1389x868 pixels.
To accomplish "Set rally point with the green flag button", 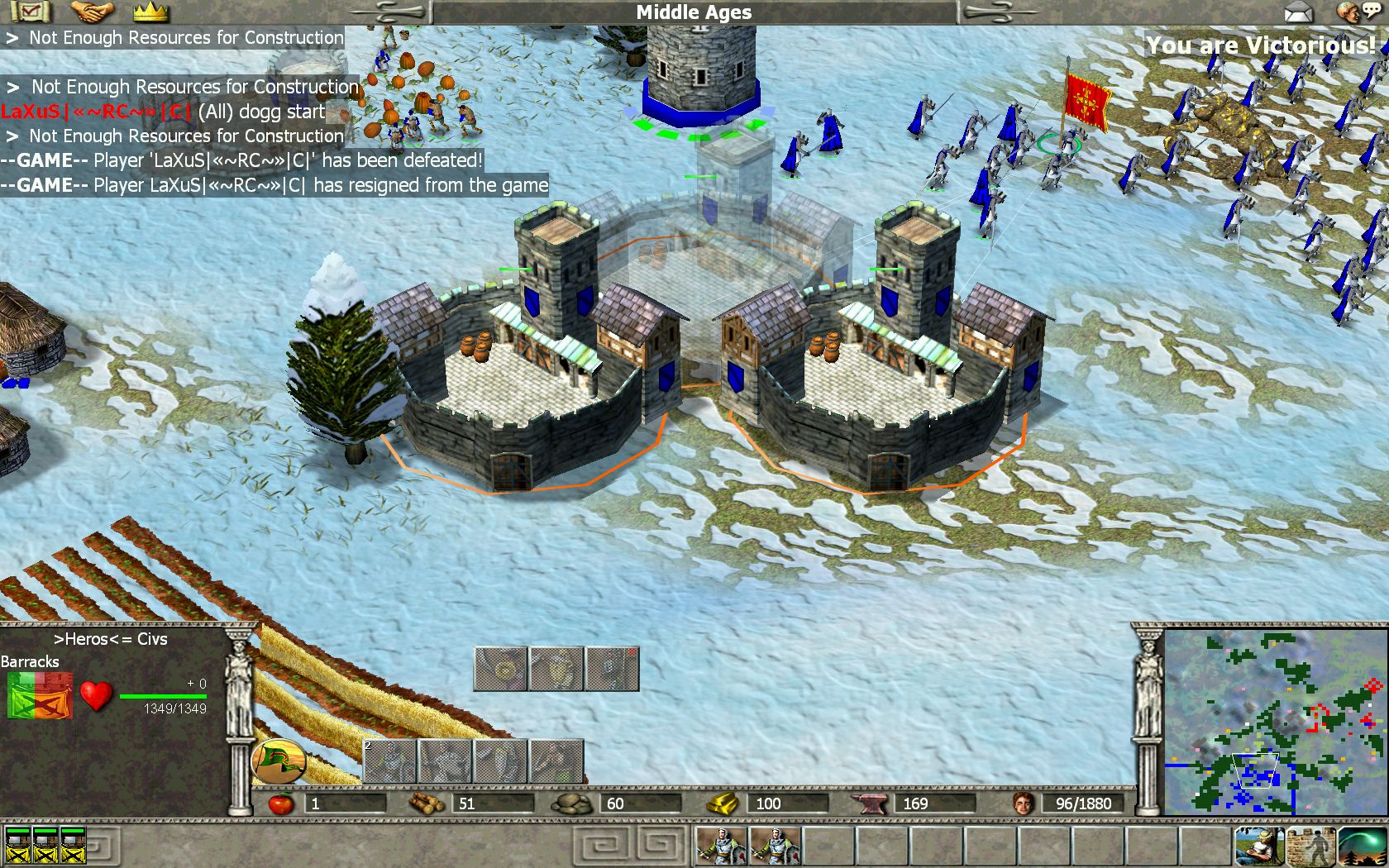I will (279, 760).
